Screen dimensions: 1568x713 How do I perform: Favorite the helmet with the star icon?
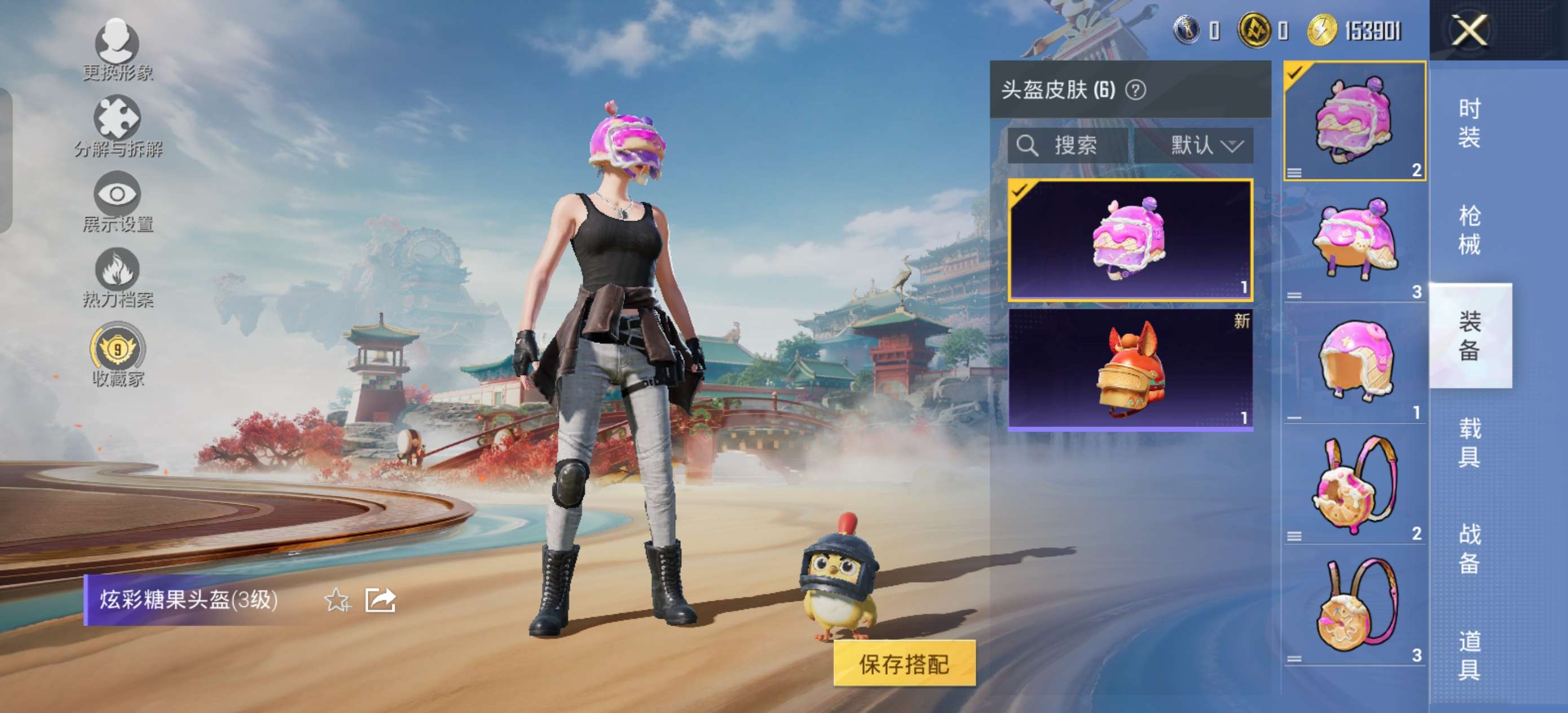point(337,600)
